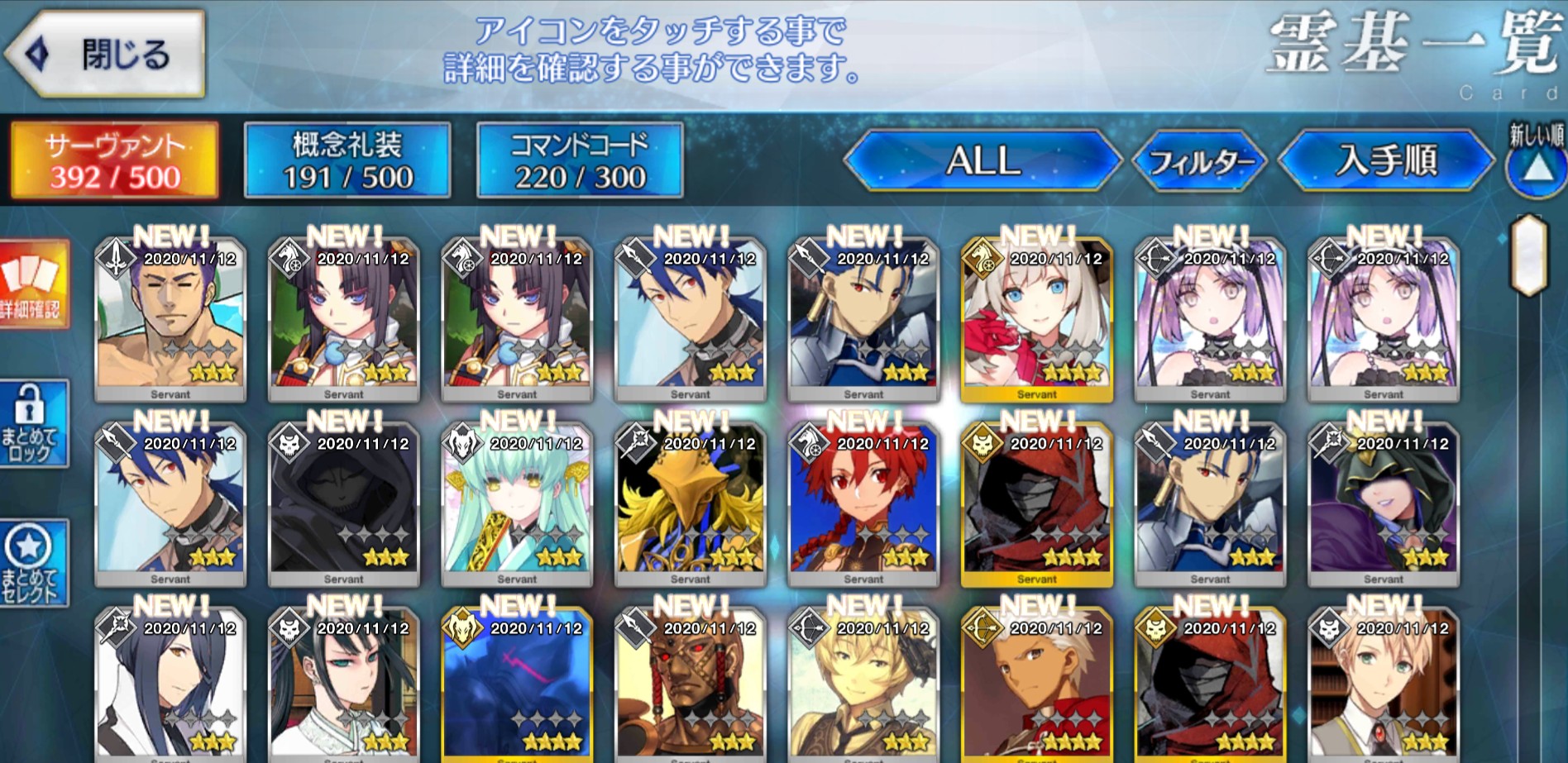
Task: Click the list scrollbar handle
Action: tap(1529, 255)
